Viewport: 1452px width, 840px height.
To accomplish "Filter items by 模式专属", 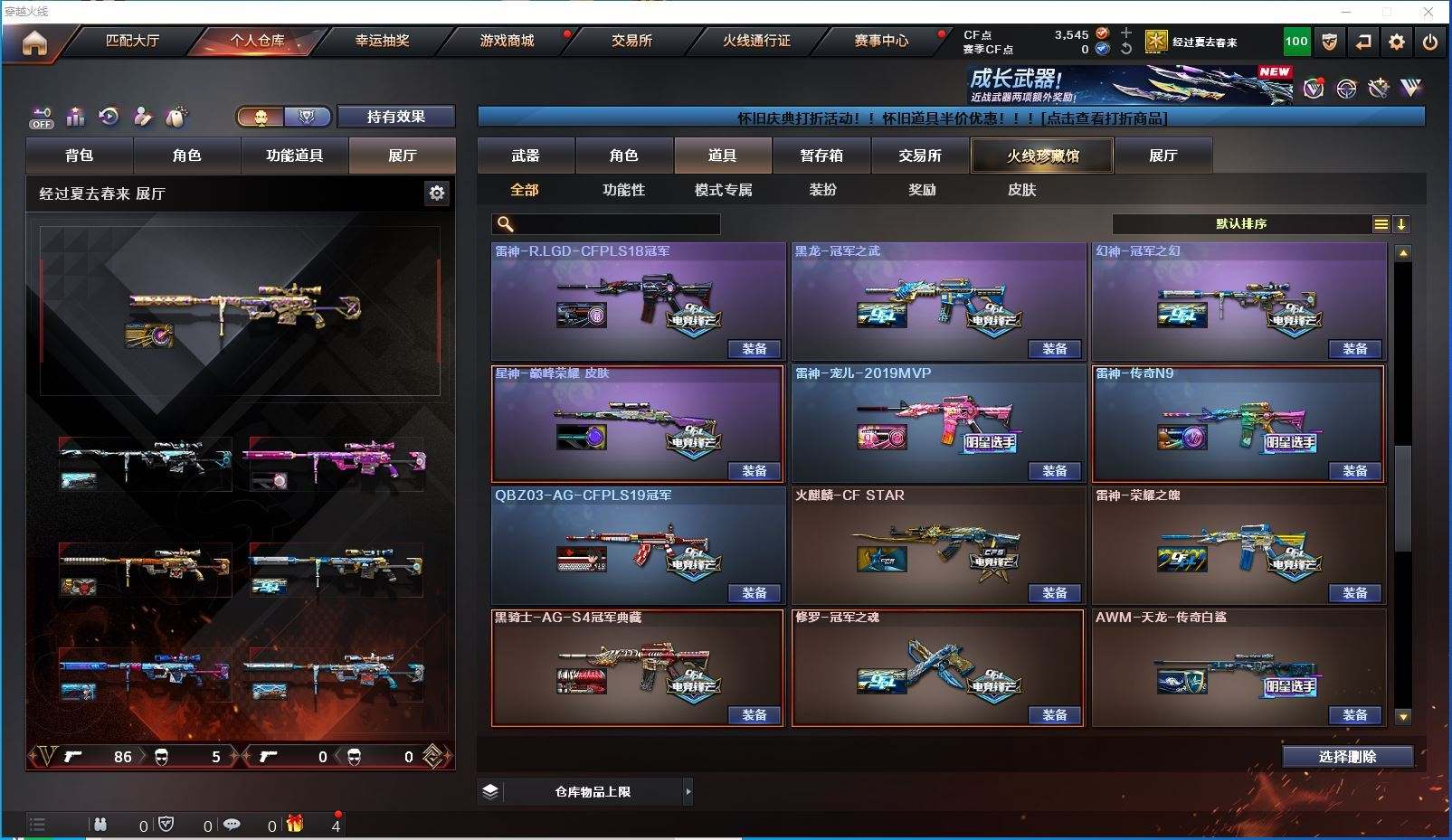I will tap(723, 190).
